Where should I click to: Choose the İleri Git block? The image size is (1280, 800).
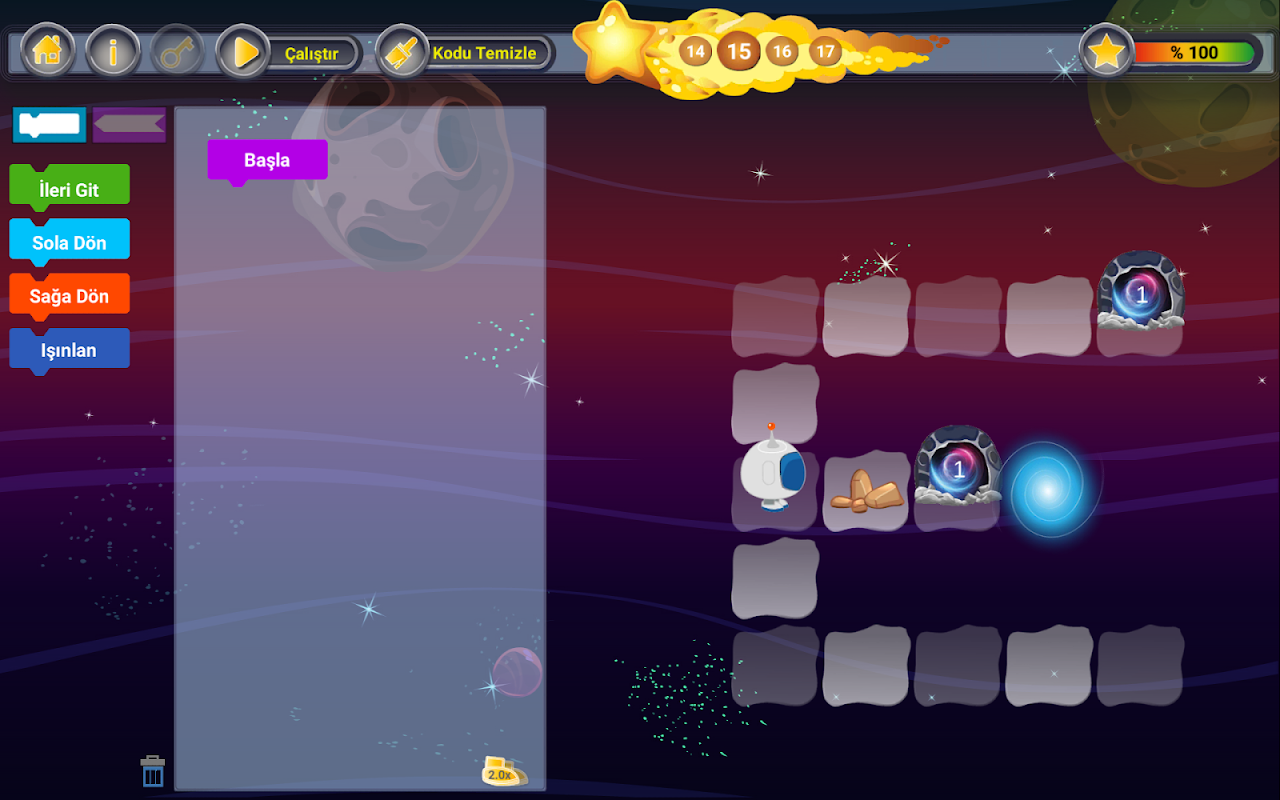point(69,188)
